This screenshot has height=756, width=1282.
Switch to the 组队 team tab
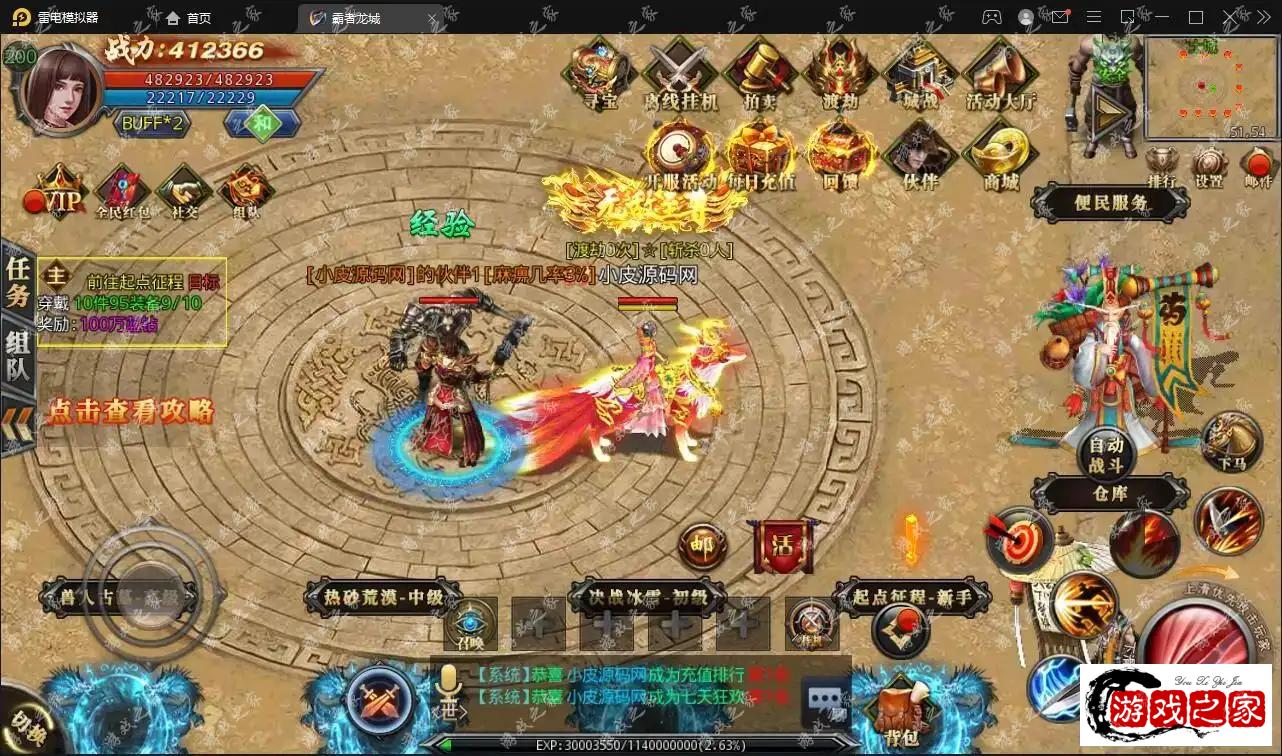[18, 357]
